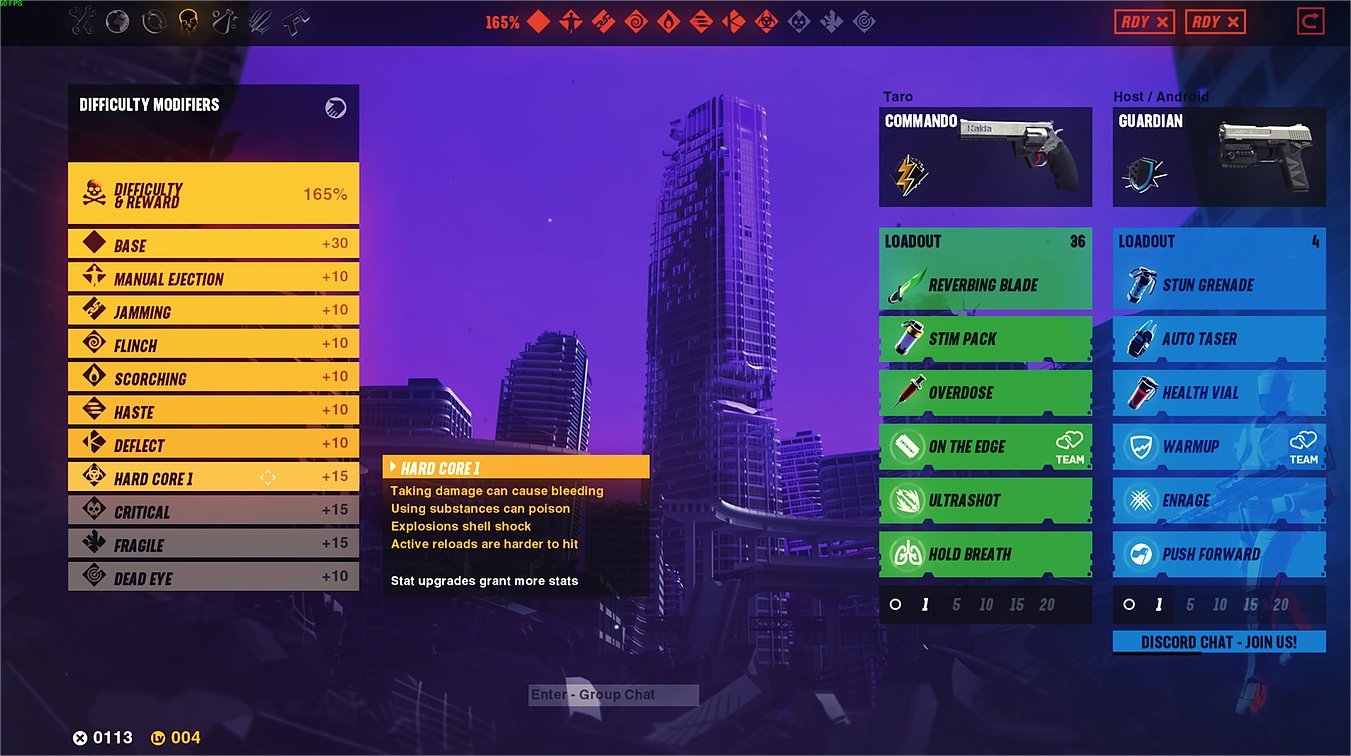Choose the Stim Pack loadout slot
Screen dimensions: 1351x756
tap(985, 339)
